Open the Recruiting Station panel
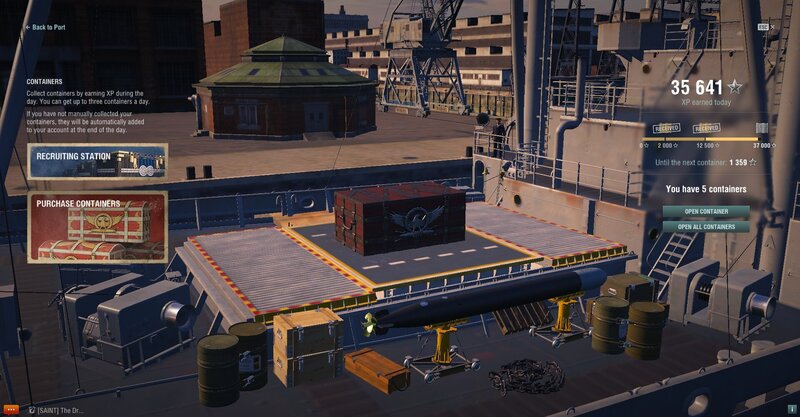This screenshot has width=800, height=417. coord(97,162)
